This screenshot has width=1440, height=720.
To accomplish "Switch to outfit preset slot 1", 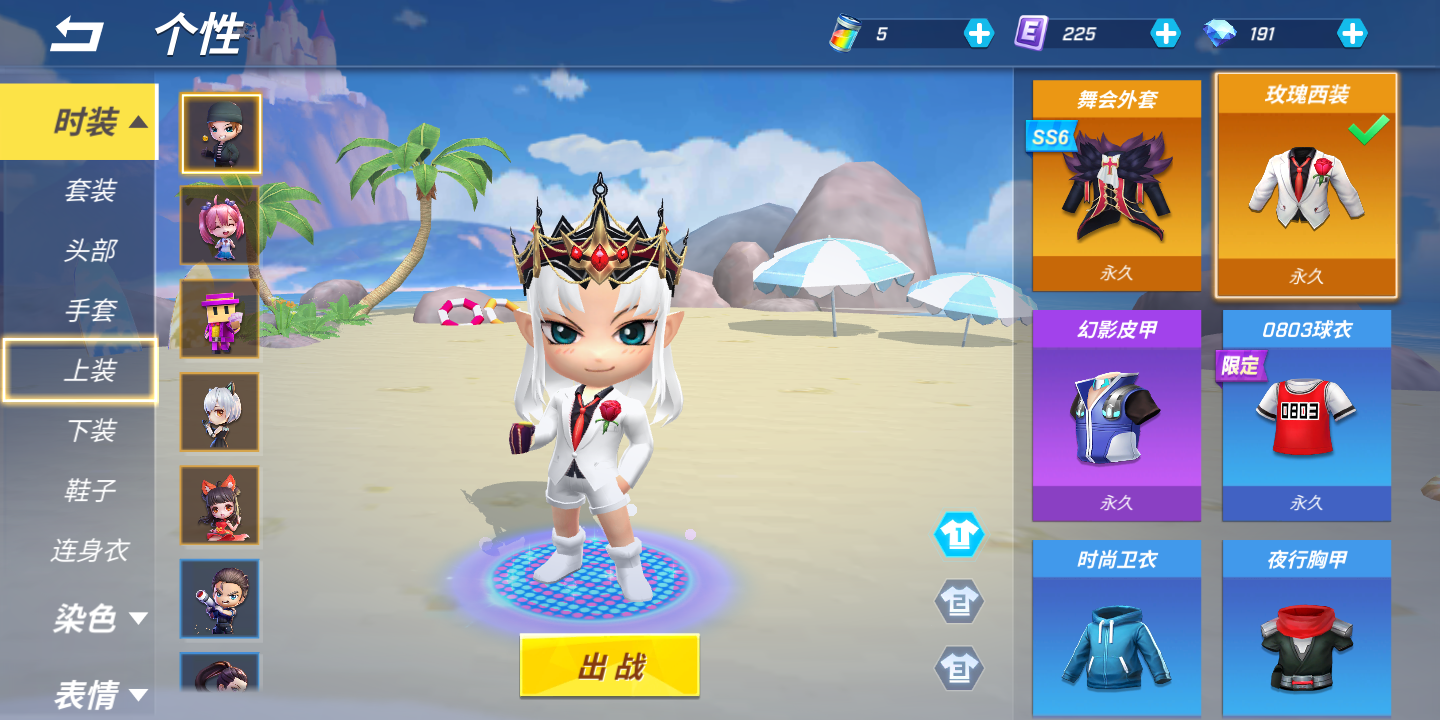I will click(x=959, y=535).
